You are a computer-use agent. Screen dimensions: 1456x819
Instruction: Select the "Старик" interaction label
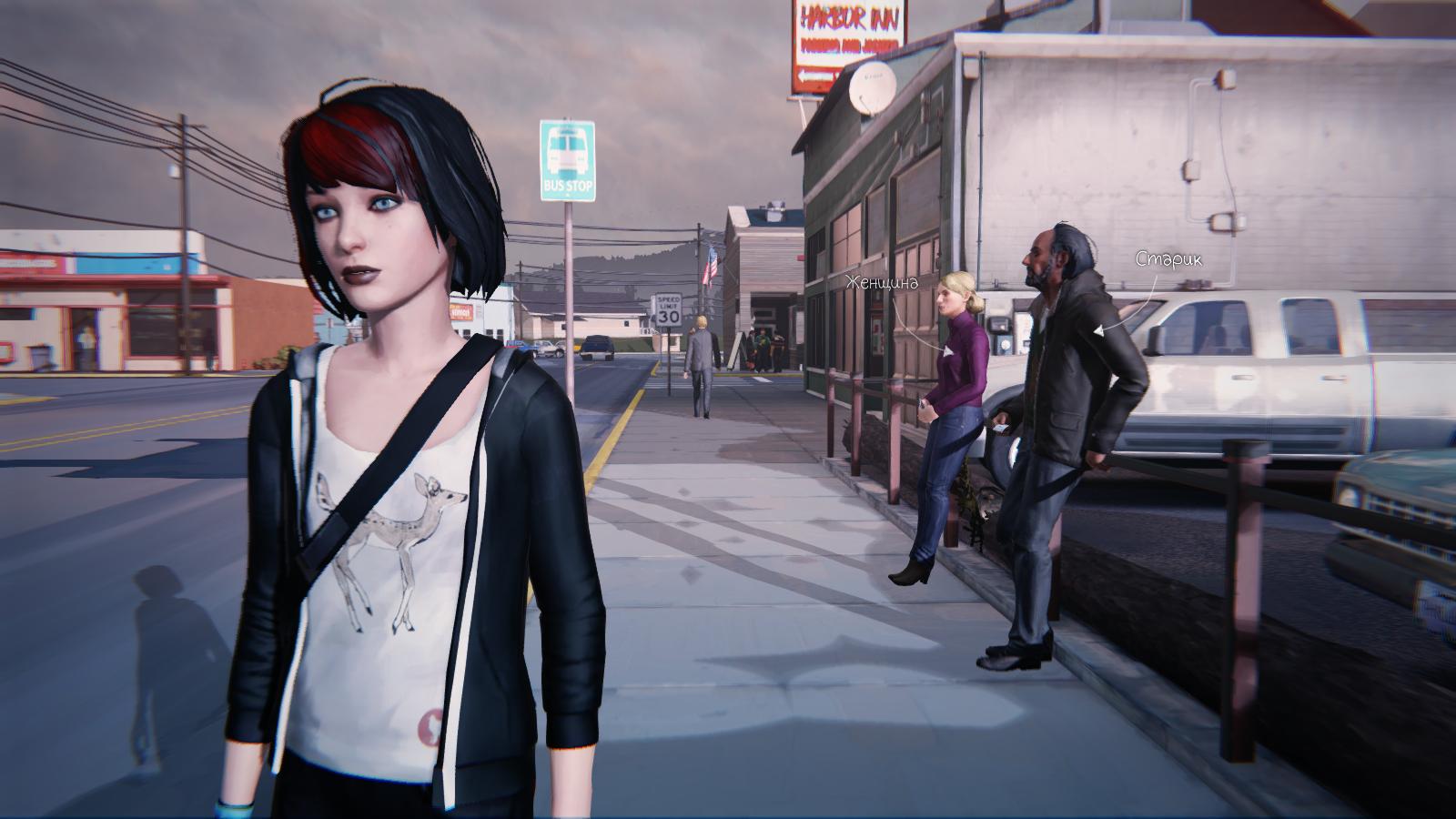pyautogui.click(x=1168, y=259)
